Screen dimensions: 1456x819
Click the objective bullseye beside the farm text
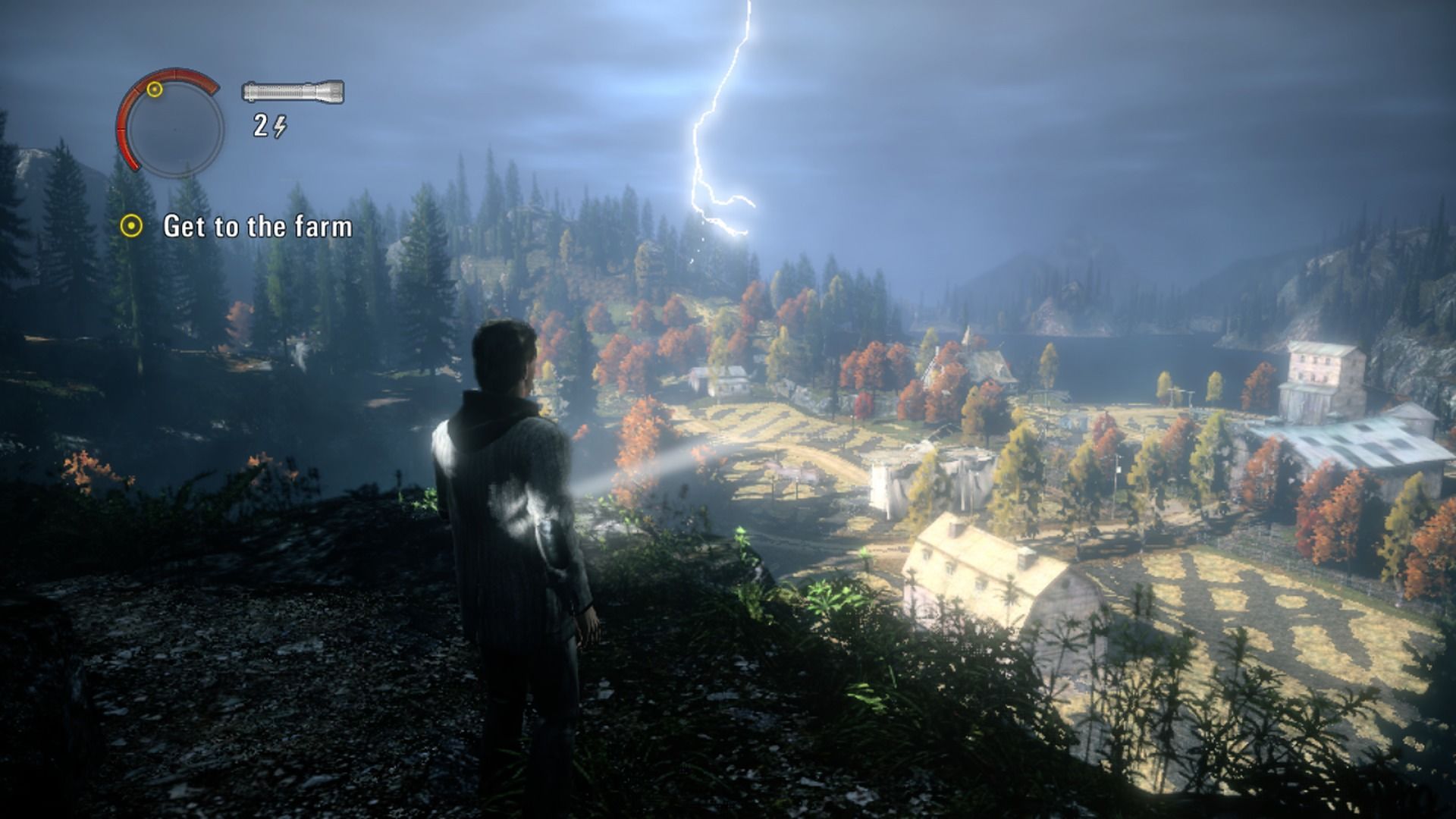pos(133,225)
